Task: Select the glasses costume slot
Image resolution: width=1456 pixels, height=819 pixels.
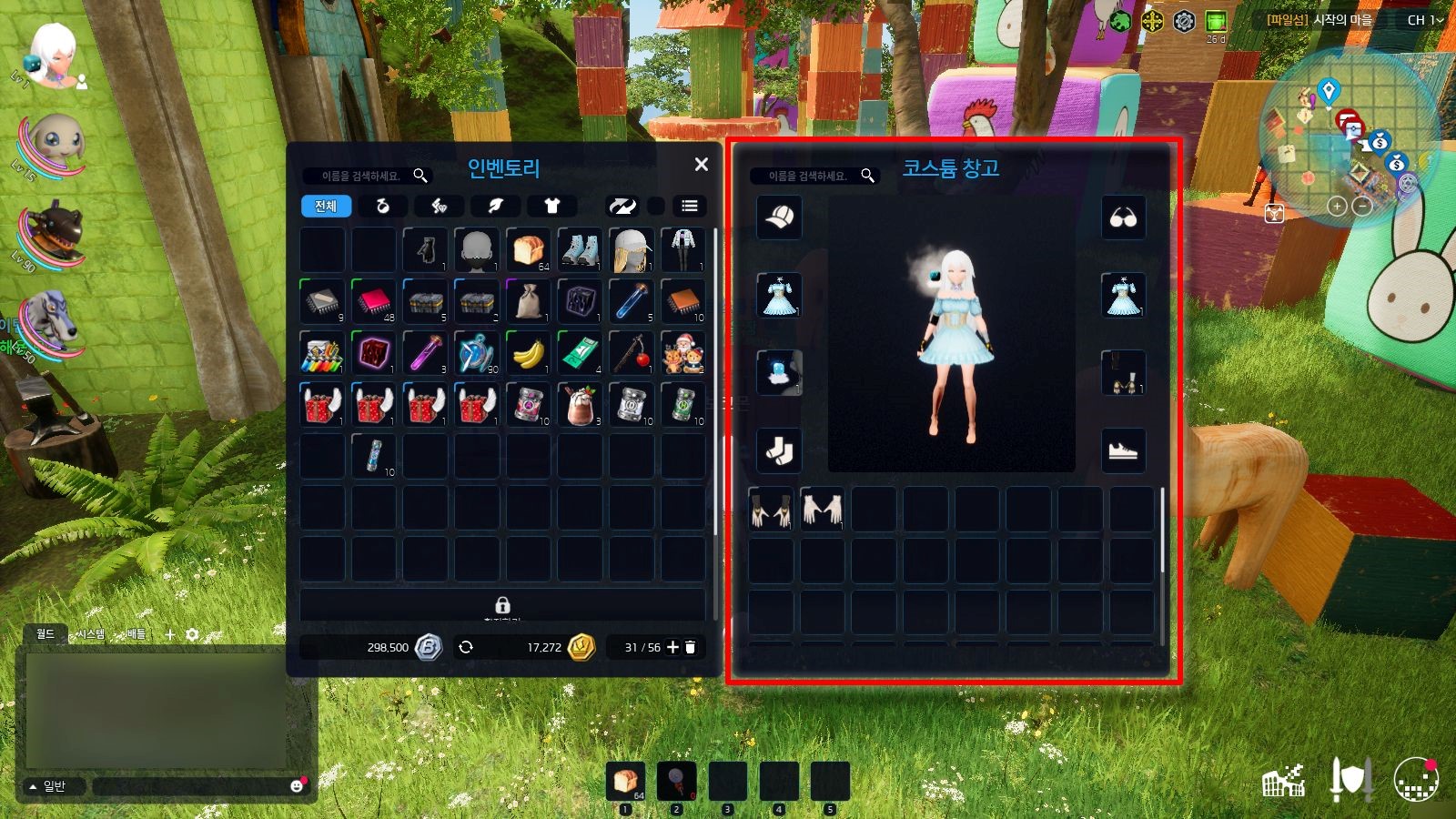Action: point(1124,218)
